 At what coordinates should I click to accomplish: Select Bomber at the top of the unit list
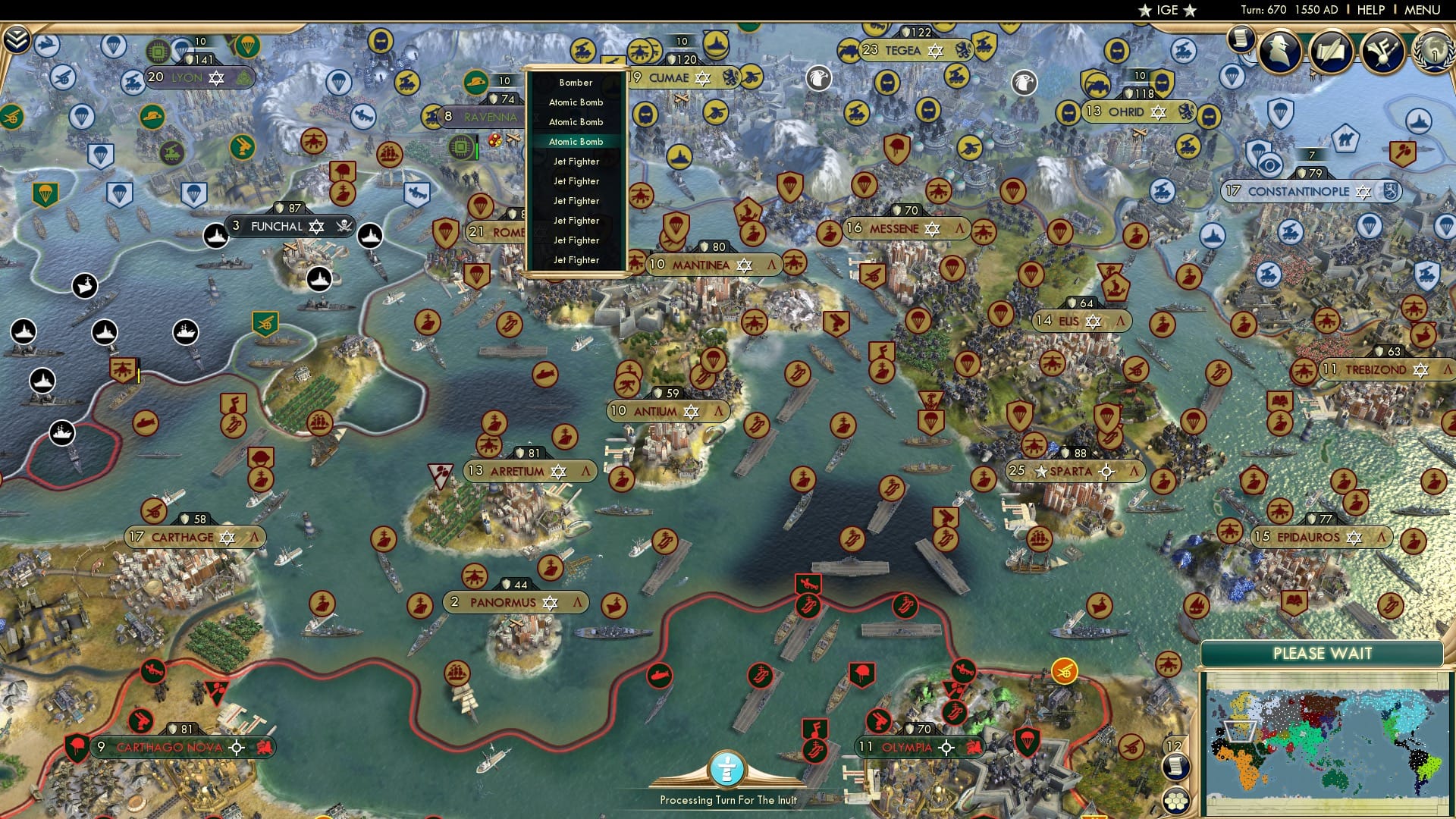pos(576,82)
